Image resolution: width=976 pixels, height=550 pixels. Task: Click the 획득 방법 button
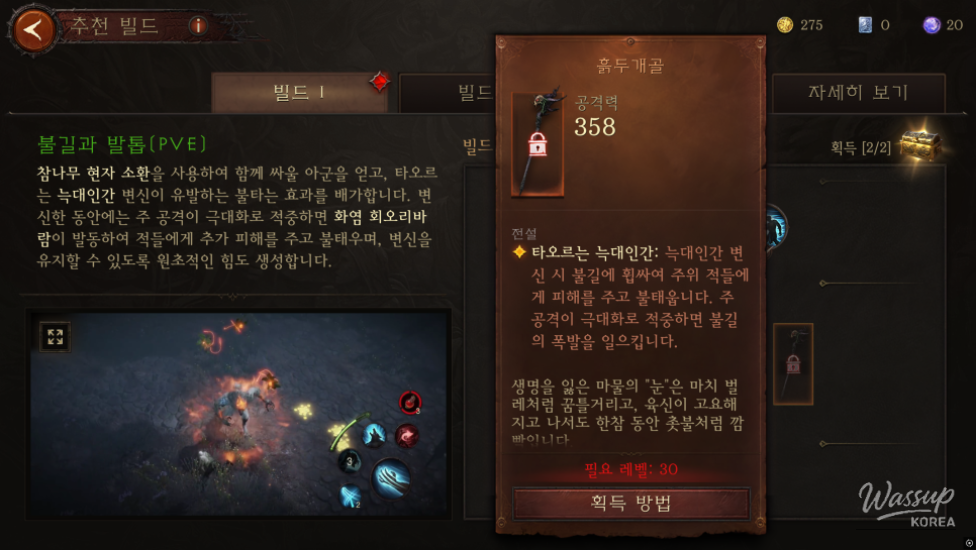[x=631, y=504]
